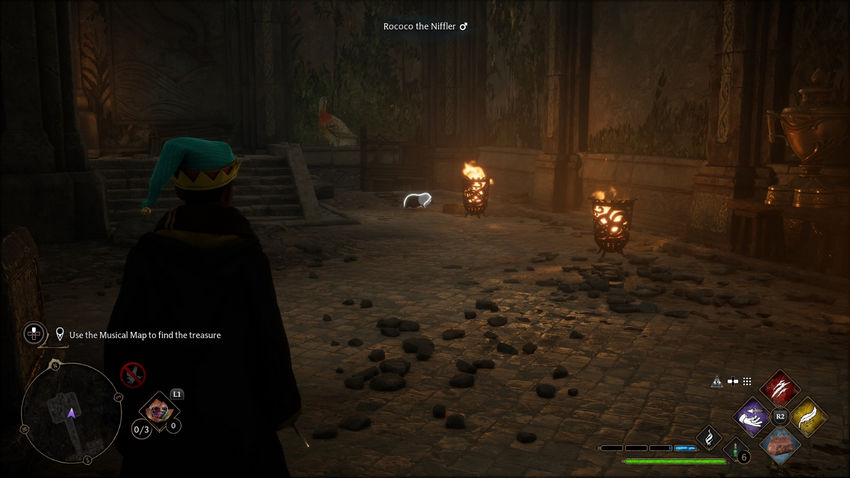Open the circular minimap
This screenshot has height=478, width=850.
[x=70, y=411]
